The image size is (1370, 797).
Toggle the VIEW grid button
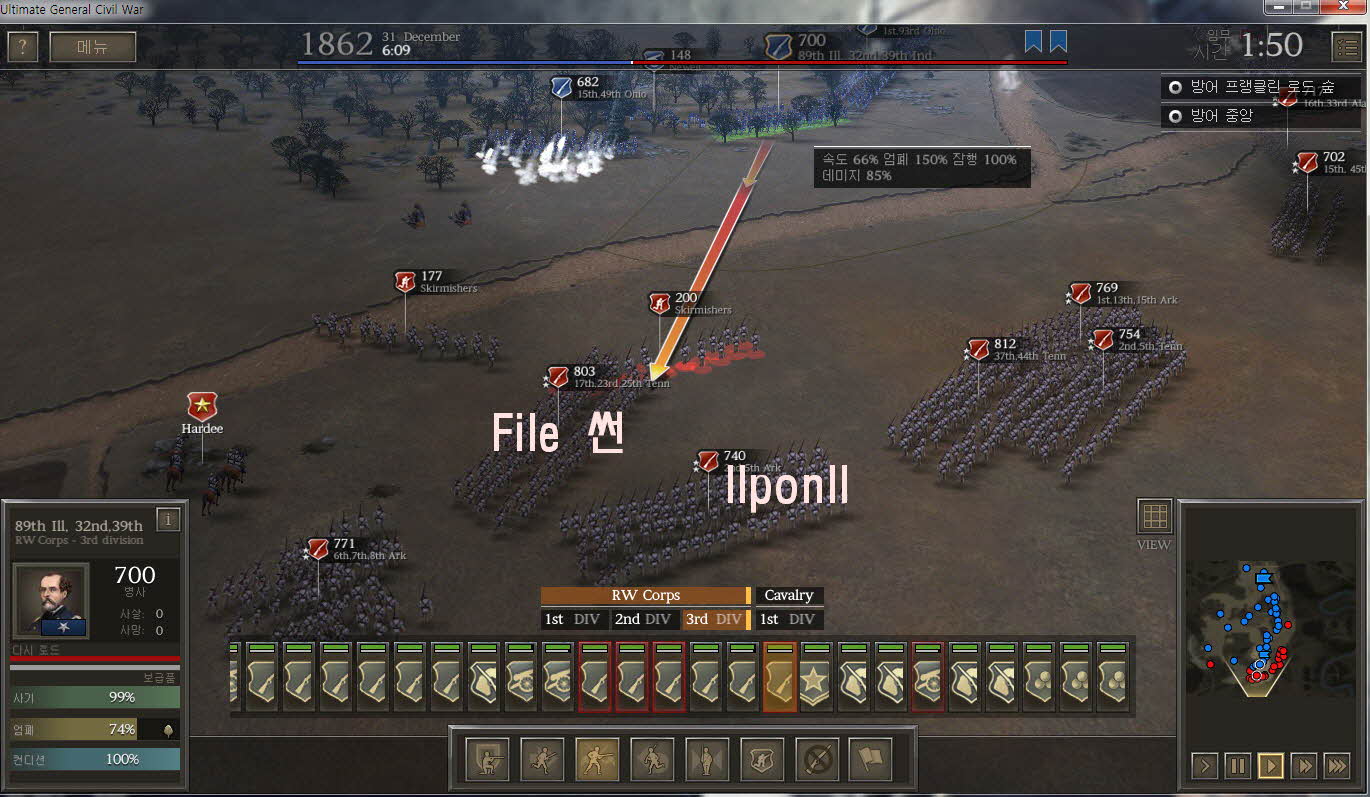point(1154,516)
